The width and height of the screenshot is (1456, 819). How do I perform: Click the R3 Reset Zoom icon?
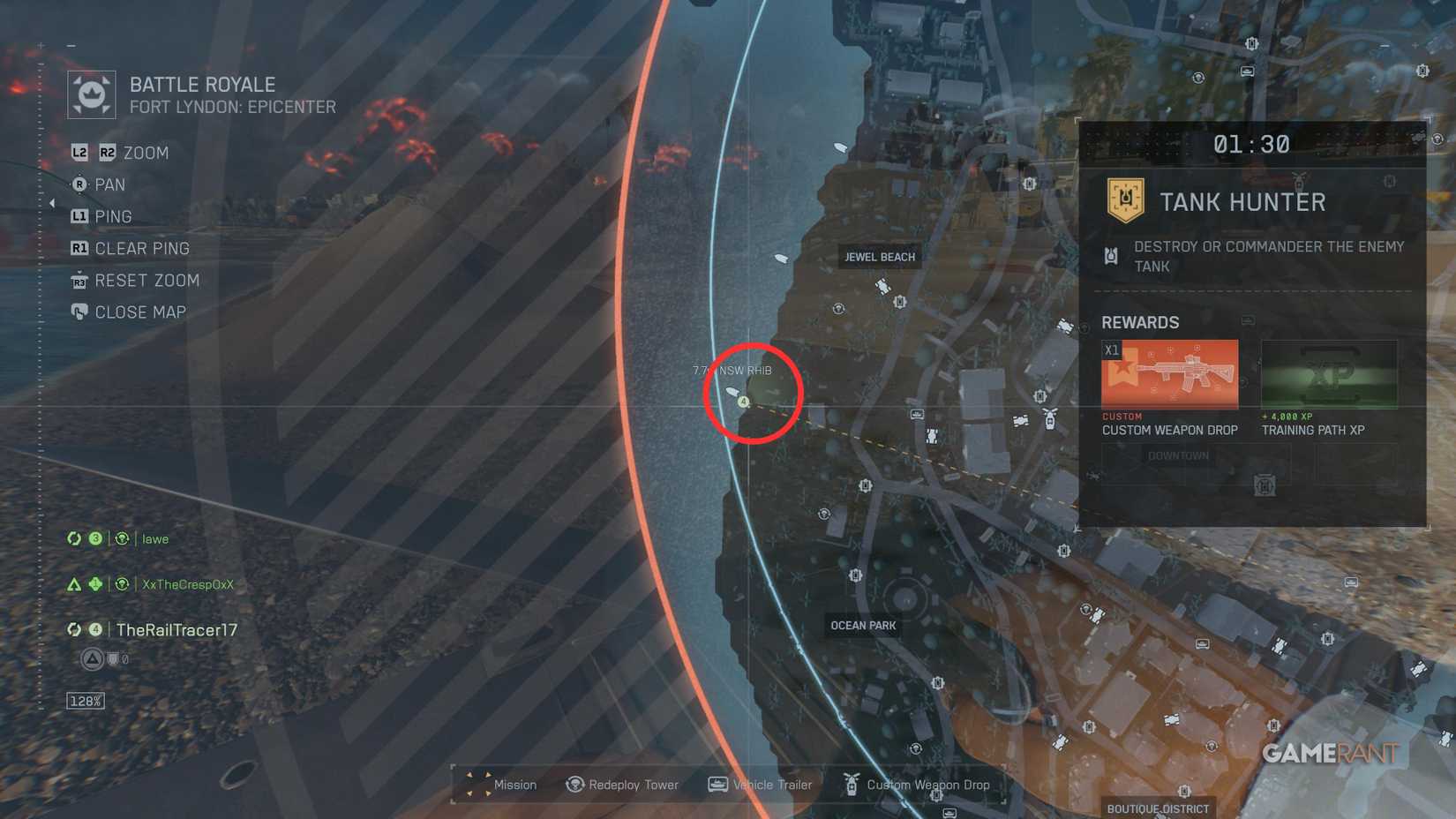click(78, 280)
